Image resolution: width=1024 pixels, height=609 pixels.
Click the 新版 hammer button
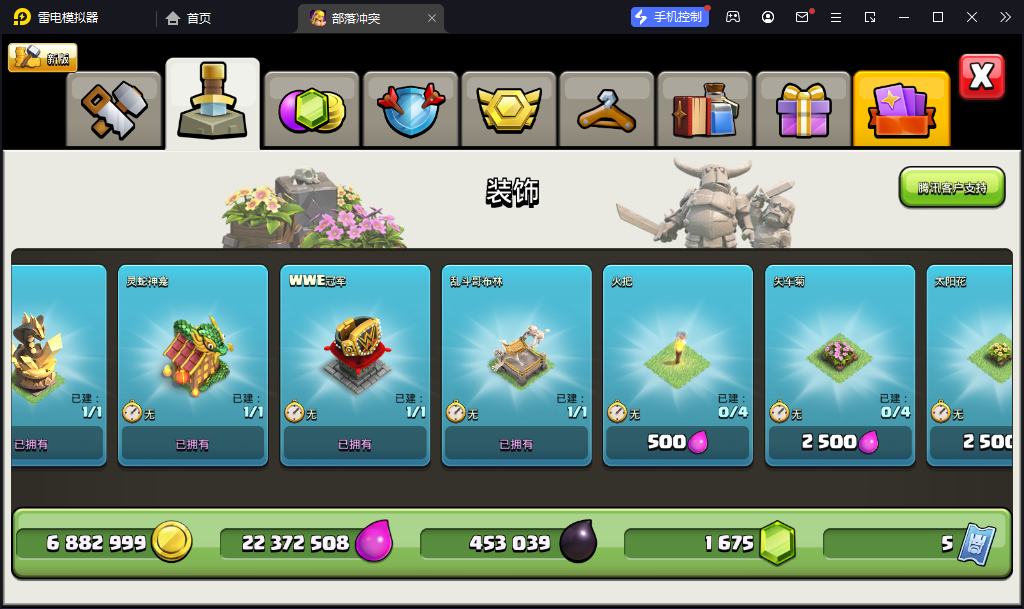point(43,58)
